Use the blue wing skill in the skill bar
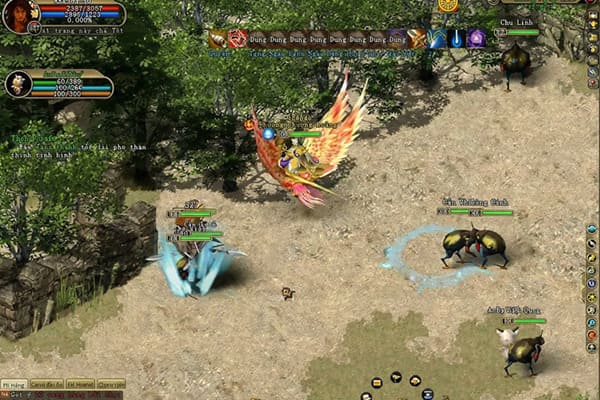The image size is (600, 400). coord(437,38)
